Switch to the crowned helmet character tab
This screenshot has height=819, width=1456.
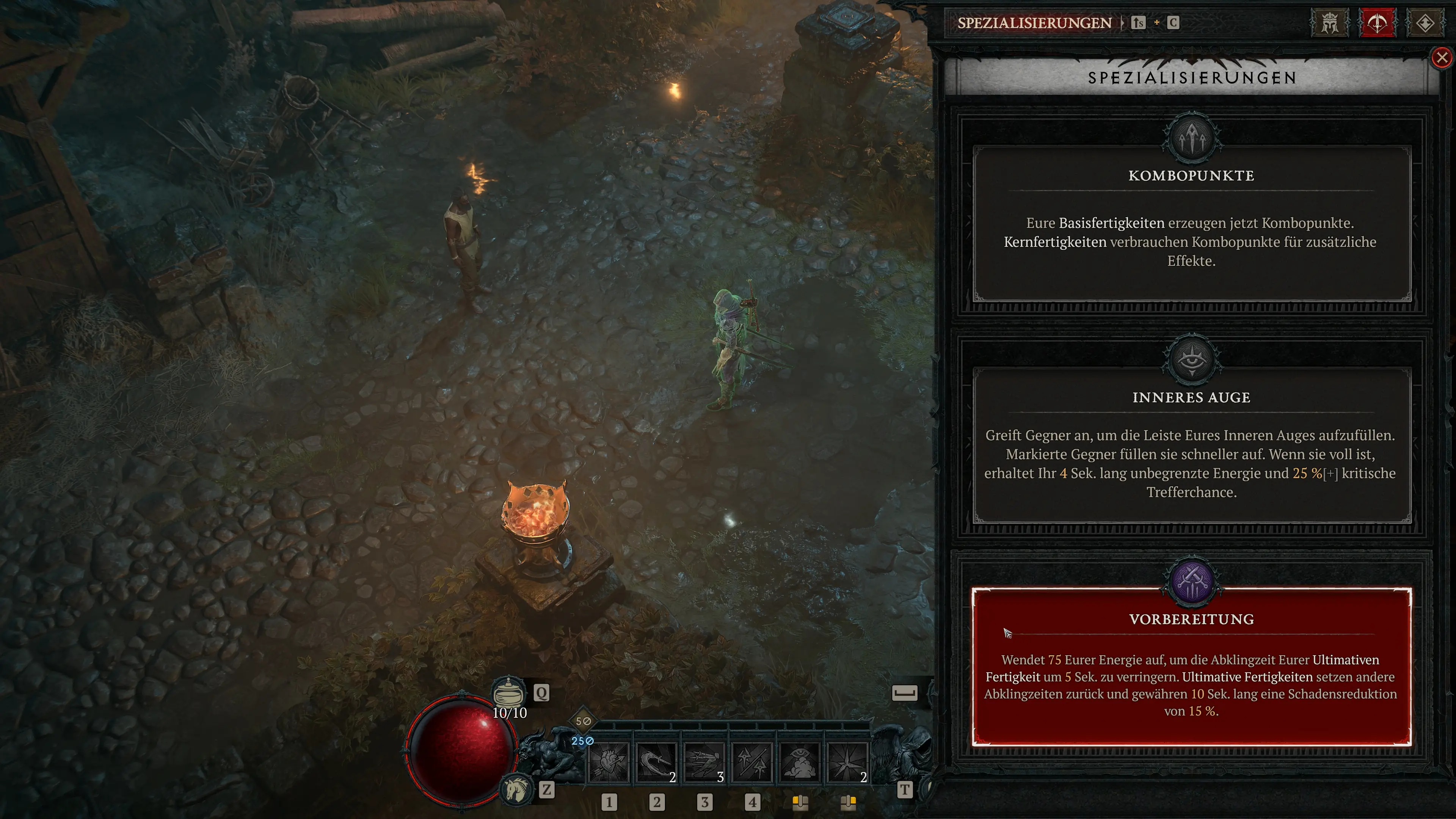1329,23
